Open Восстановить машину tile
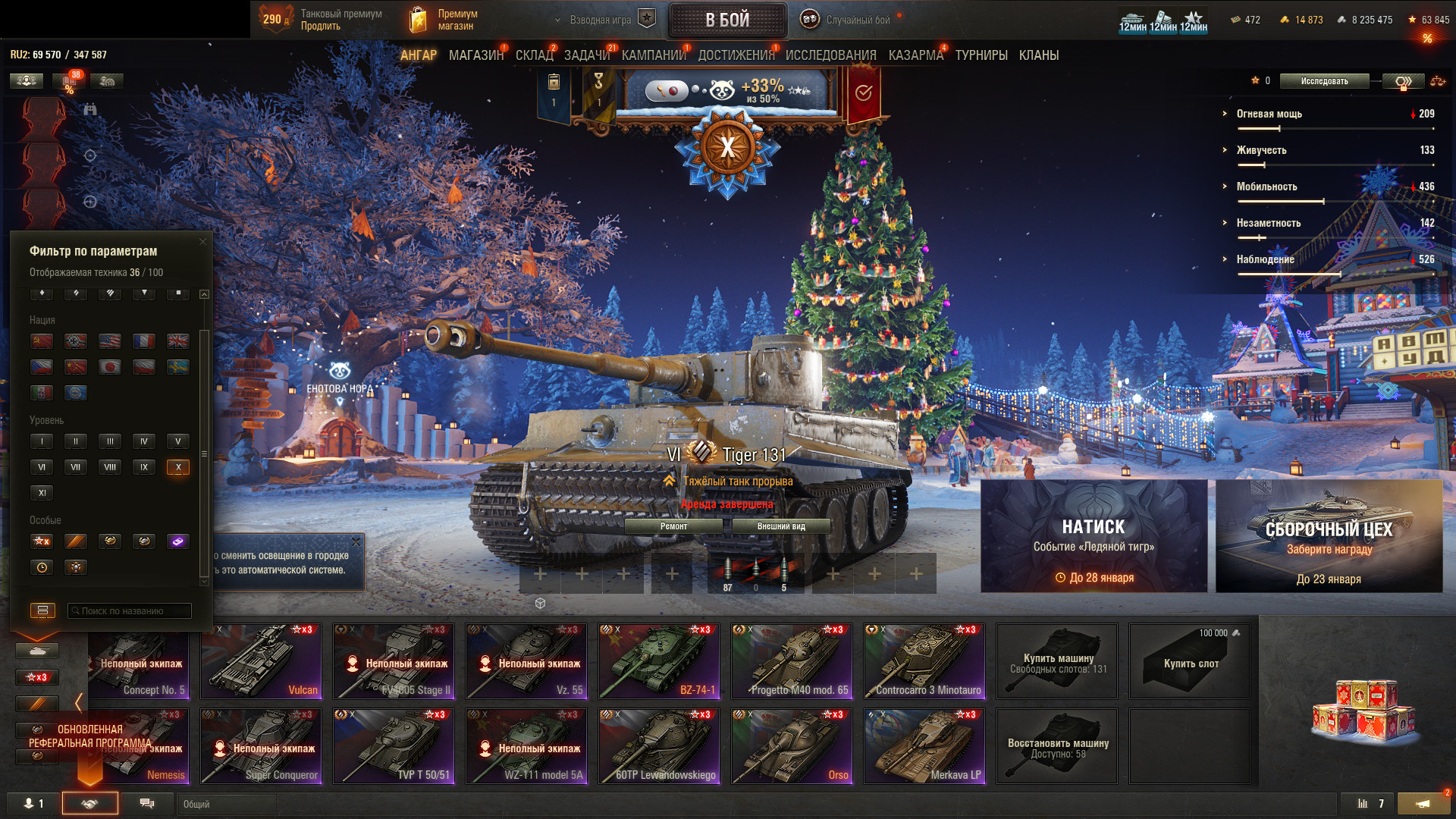1456x819 pixels. 1057,745
